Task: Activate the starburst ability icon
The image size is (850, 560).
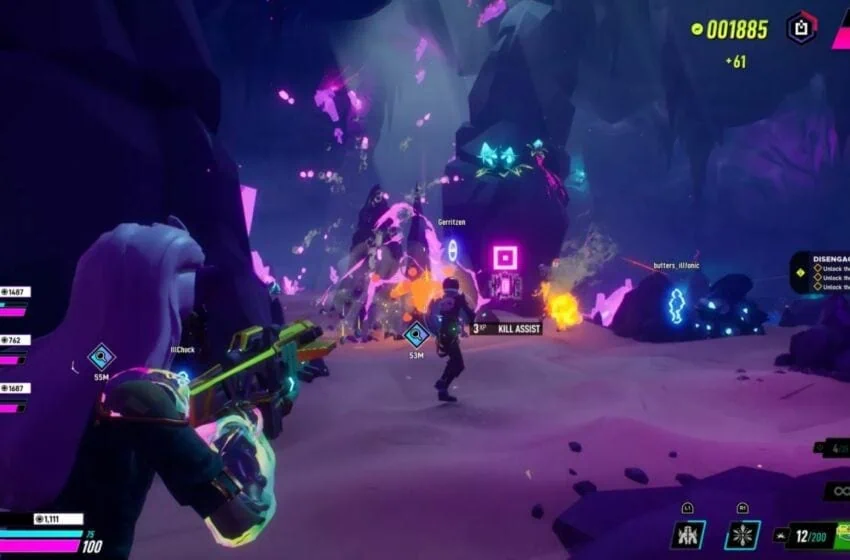Action: [742, 534]
